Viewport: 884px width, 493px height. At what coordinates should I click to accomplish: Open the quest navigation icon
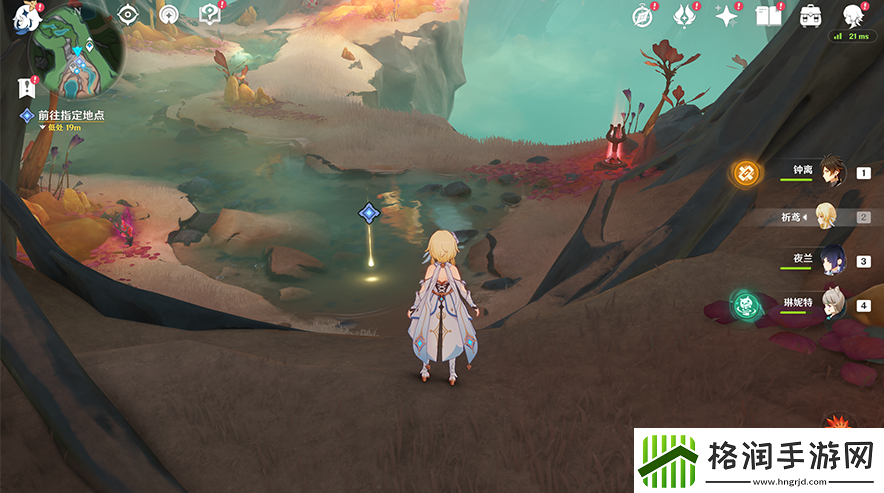click(x=170, y=14)
